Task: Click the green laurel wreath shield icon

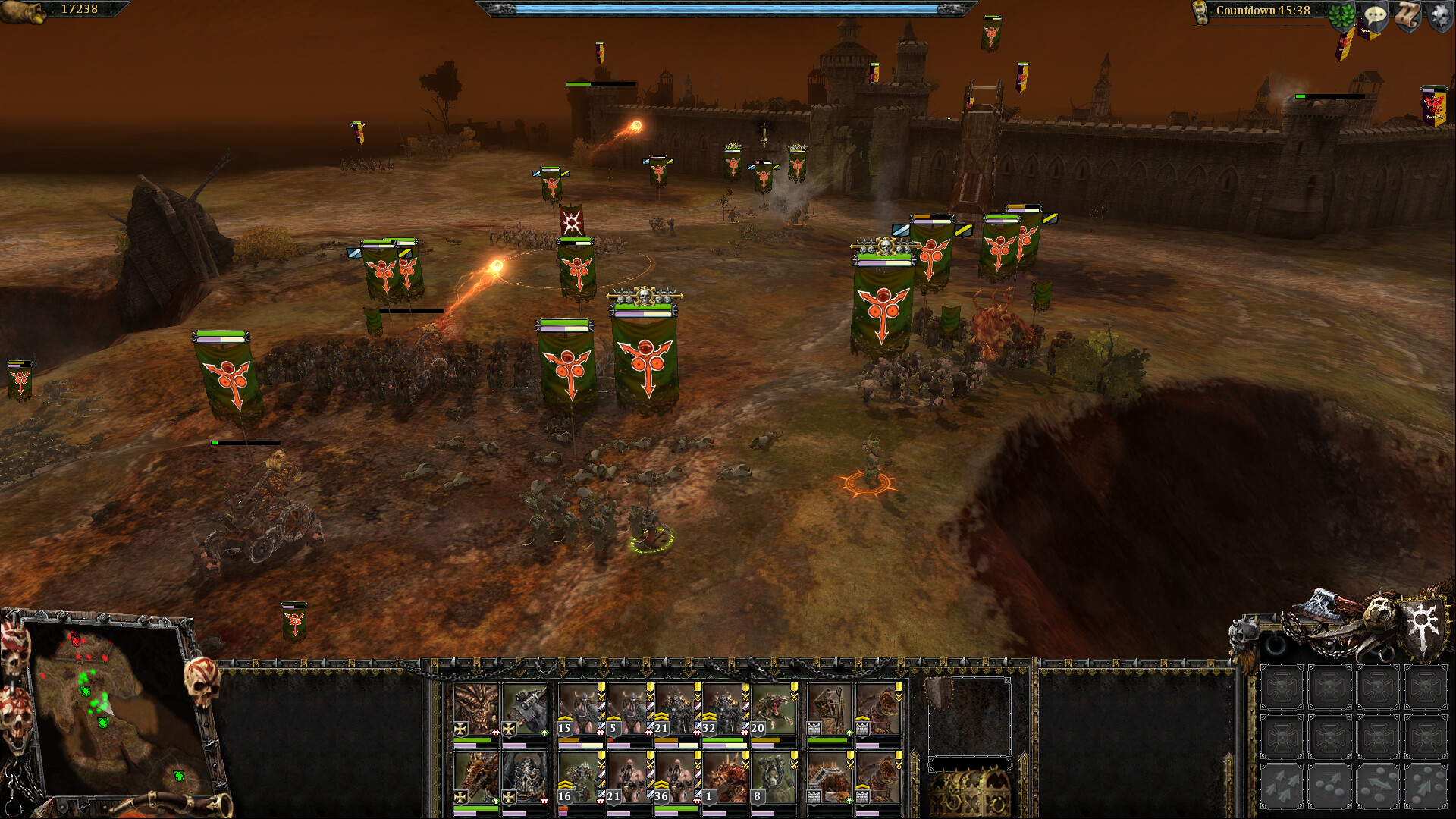Action: [x=1341, y=15]
